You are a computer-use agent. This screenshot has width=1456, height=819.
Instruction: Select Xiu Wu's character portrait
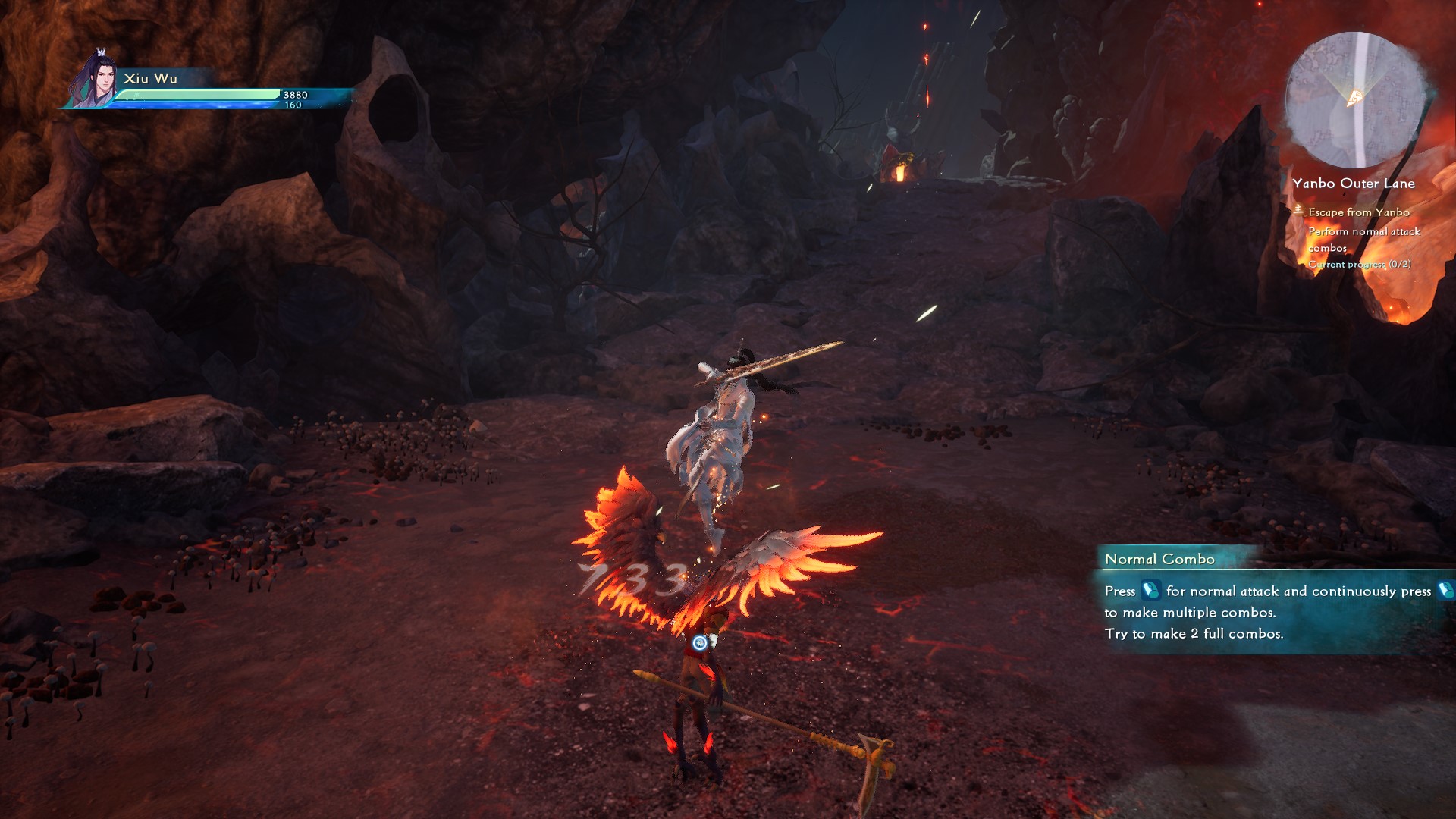click(96, 80)
